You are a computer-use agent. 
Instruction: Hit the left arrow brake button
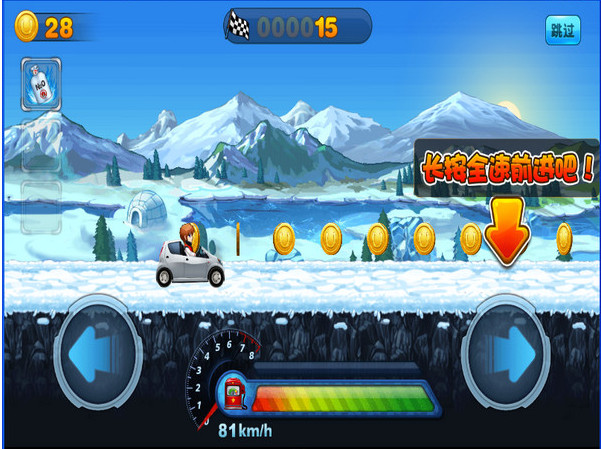click(98, 352)
